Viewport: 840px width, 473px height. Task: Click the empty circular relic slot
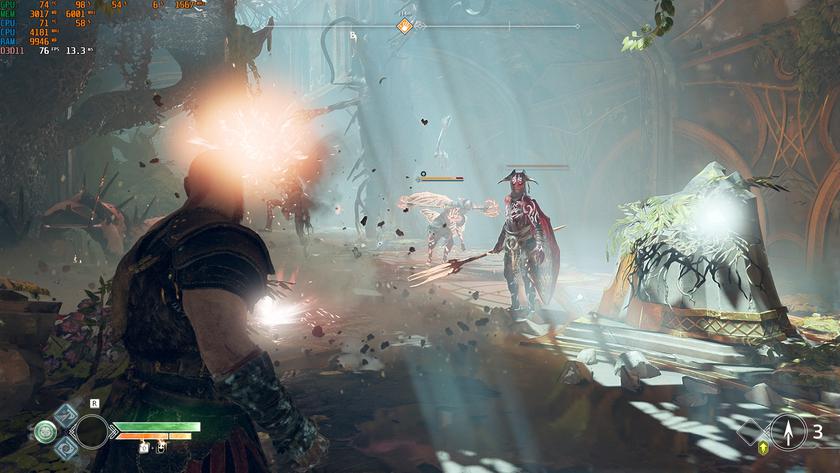tap(93, 432)
